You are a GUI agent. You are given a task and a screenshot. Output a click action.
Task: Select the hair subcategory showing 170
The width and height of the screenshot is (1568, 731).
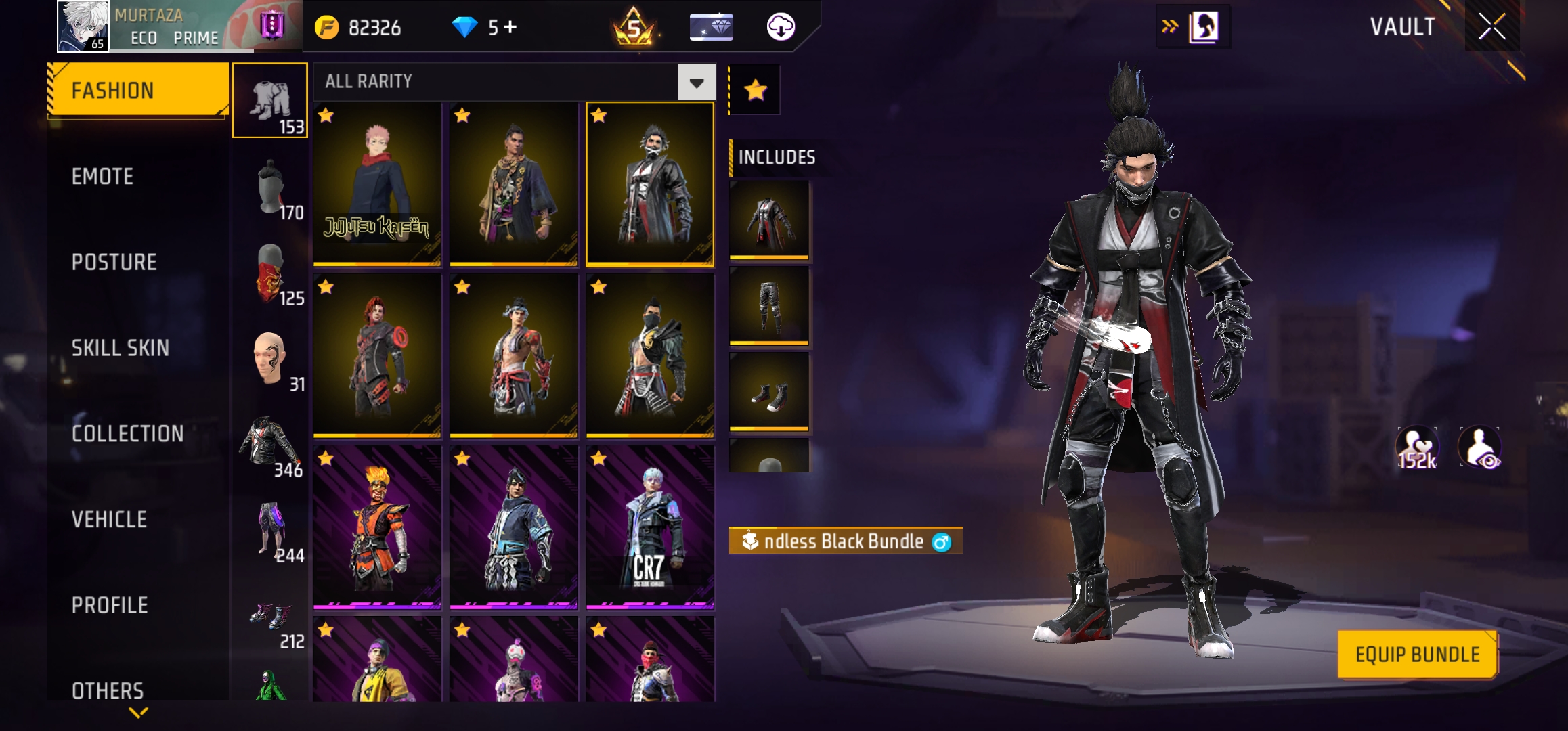(x=270, y=190)
